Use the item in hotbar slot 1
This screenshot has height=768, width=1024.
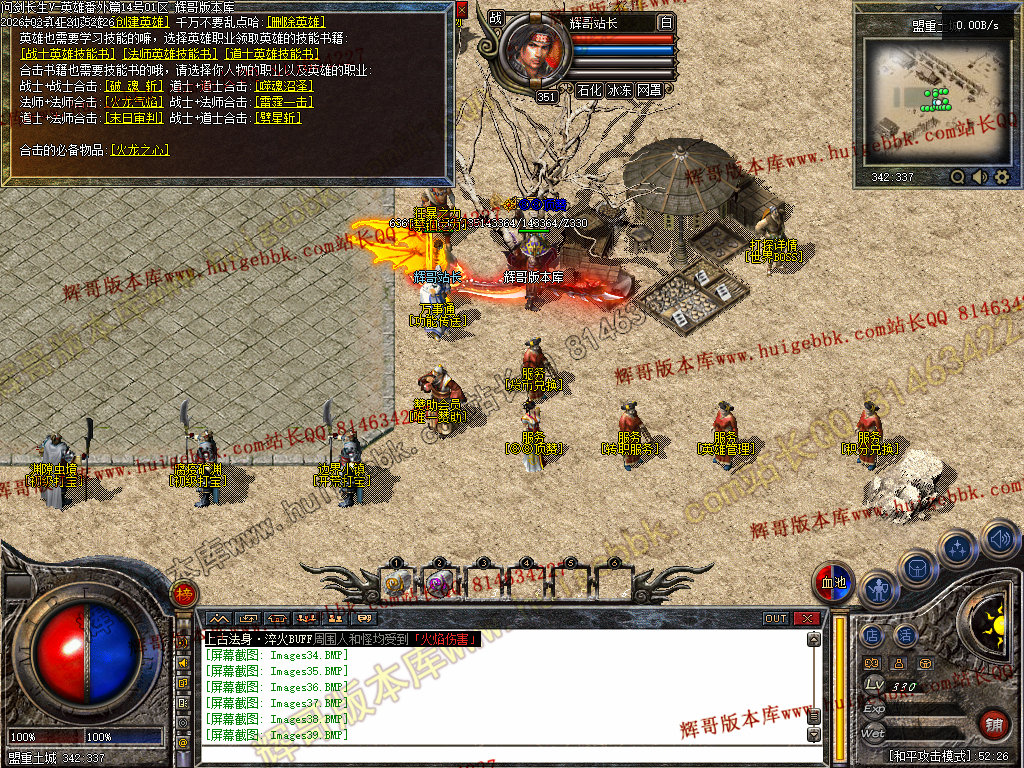tap(397, 583)
